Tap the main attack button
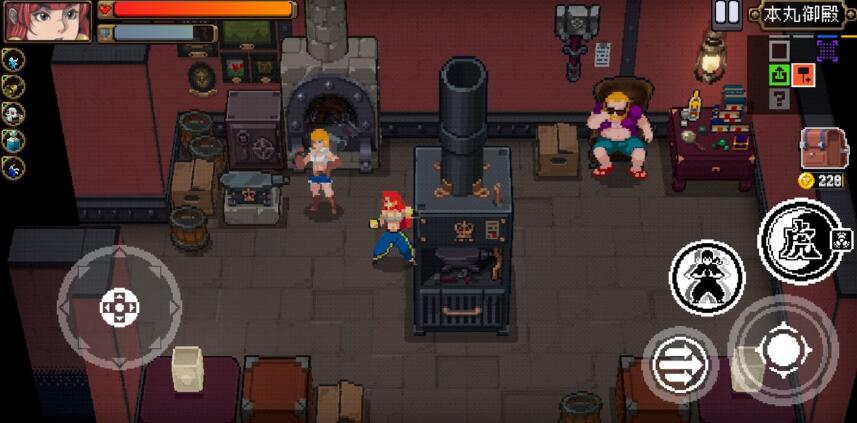Screen dimensions: 857x423 pyautogui.click(x=783, y=349)
